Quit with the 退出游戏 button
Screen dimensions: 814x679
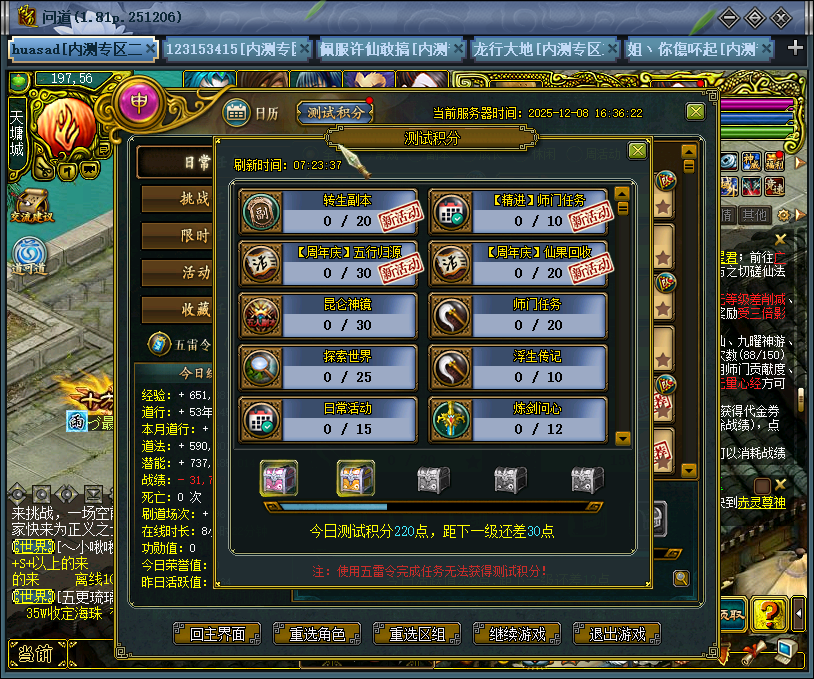click(617, 634)
